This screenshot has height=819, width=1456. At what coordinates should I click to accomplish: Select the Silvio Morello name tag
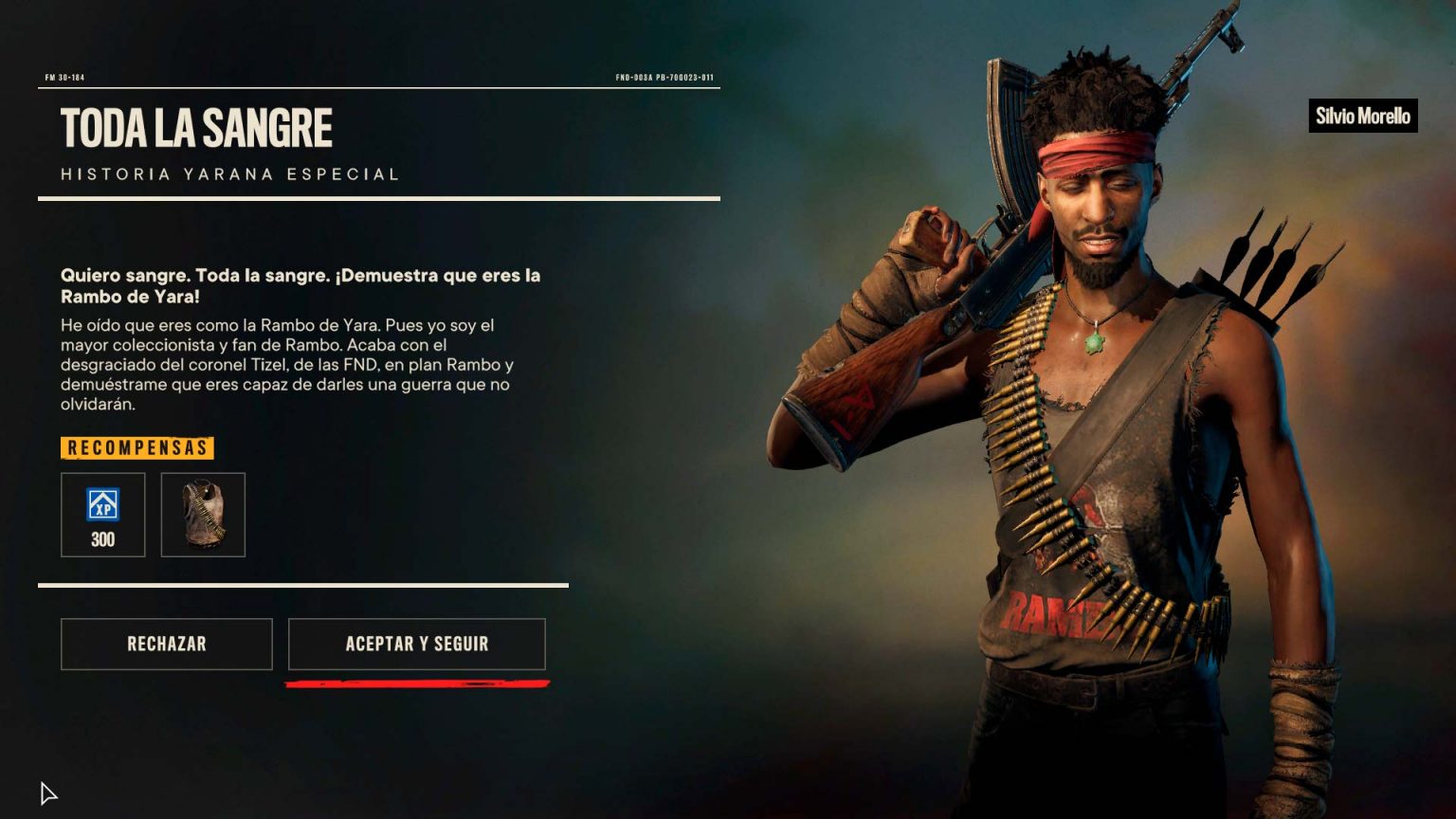(x=1363, y=116)
